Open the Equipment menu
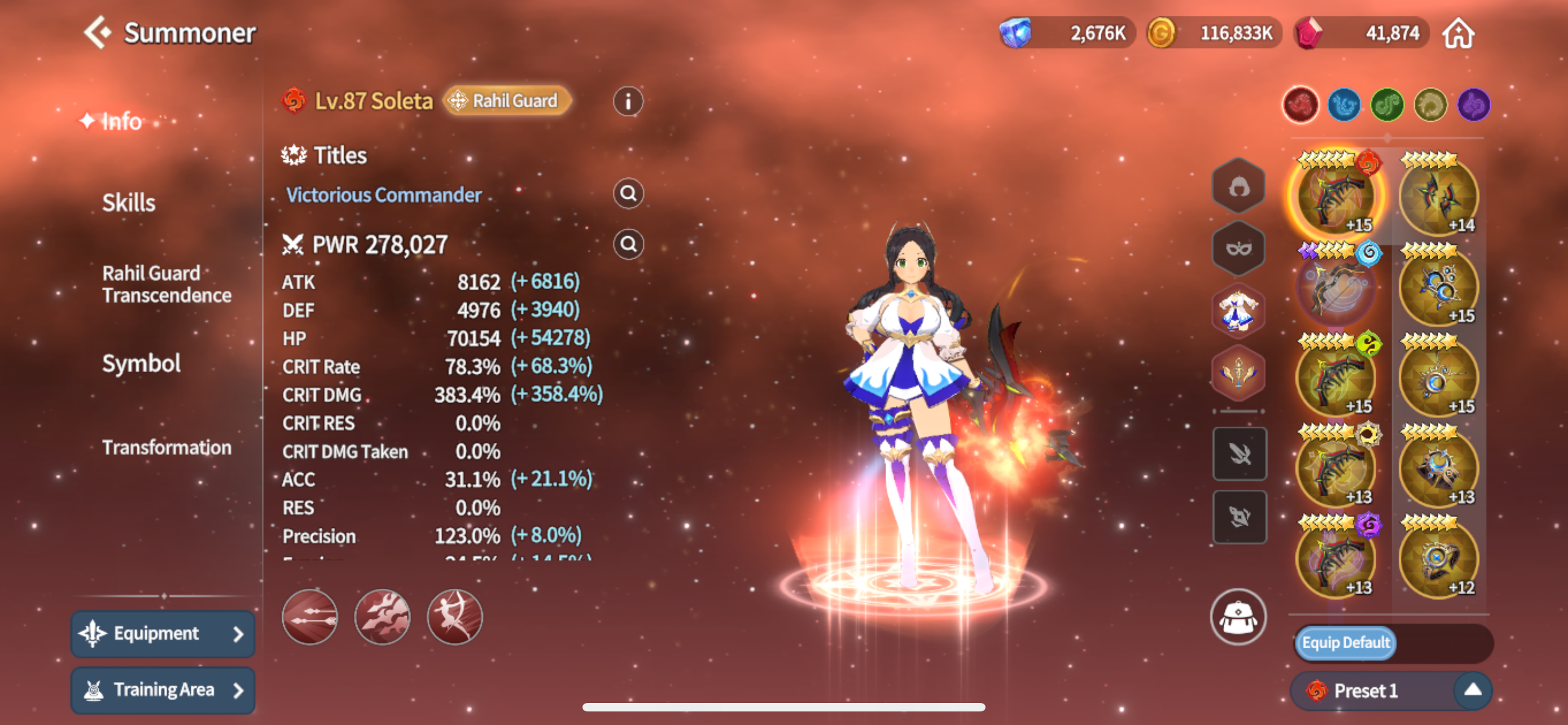This screenshot has width=1568, height=725. pos(163,634)
